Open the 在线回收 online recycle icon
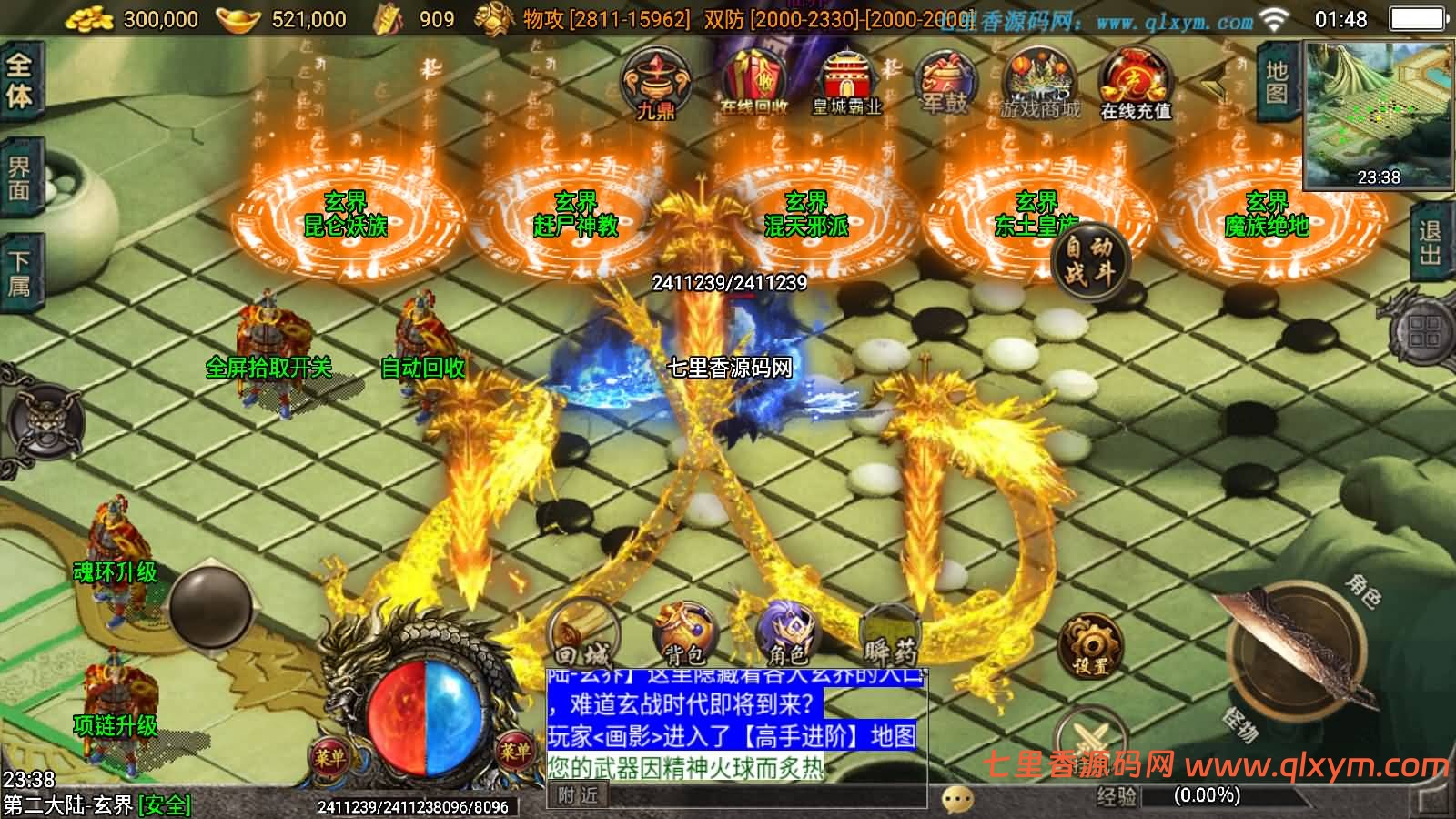The width and height of the screenshot is (1456, 819). point(753,82)
